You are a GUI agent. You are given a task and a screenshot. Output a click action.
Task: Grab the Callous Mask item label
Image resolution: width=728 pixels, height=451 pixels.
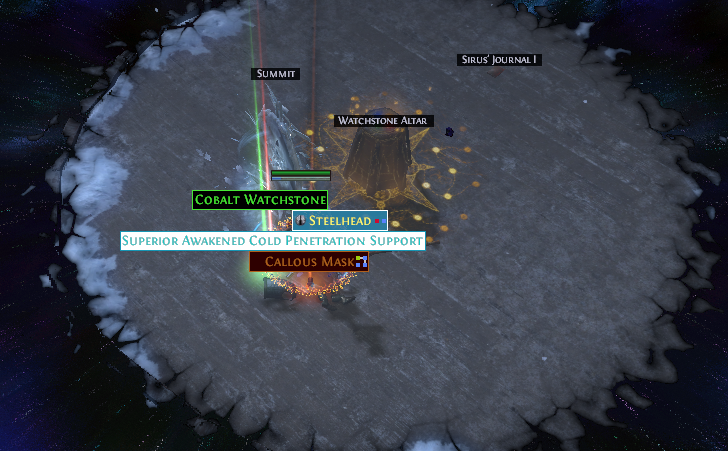click(309, 262)
